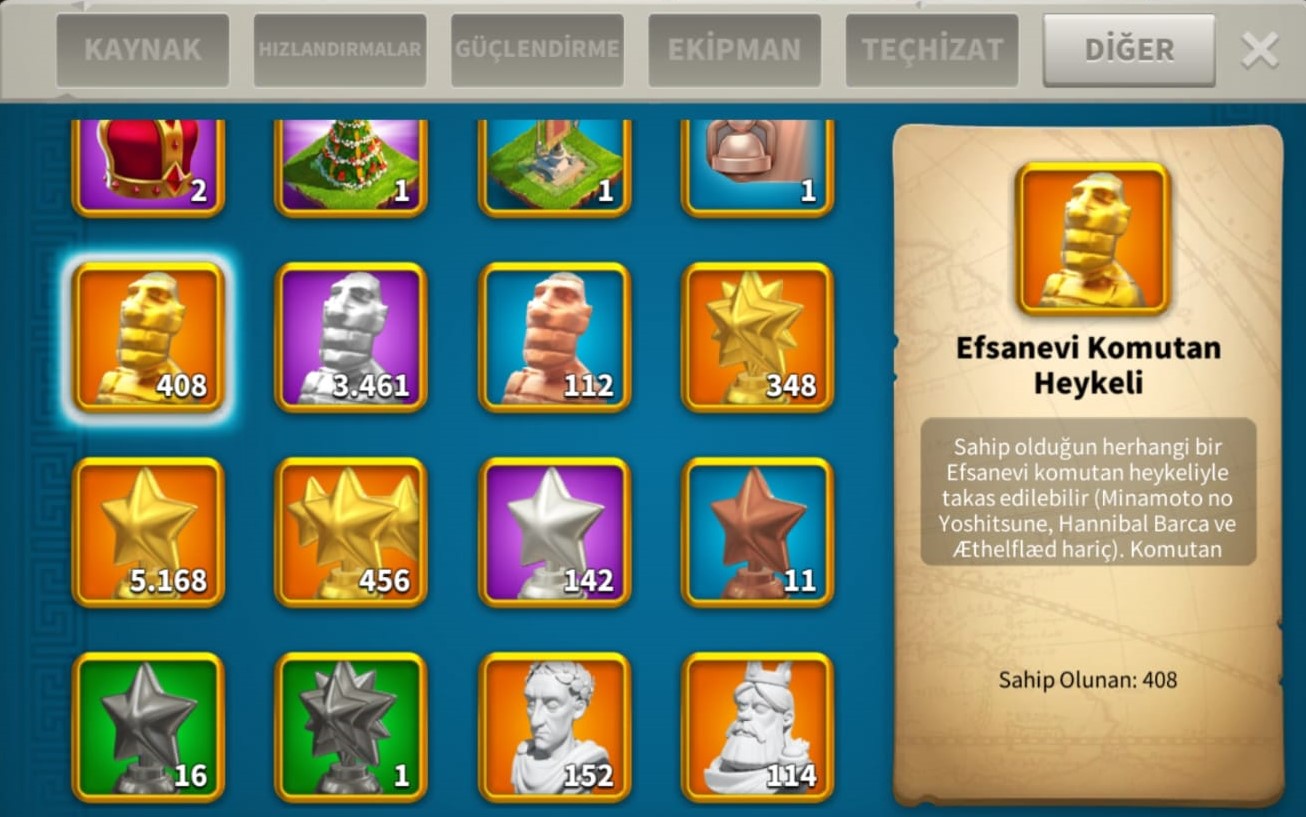The height and width of the screenshot is (817, 1306).
Task: Select the grey star with 16
Action: [x=148, y=727]
